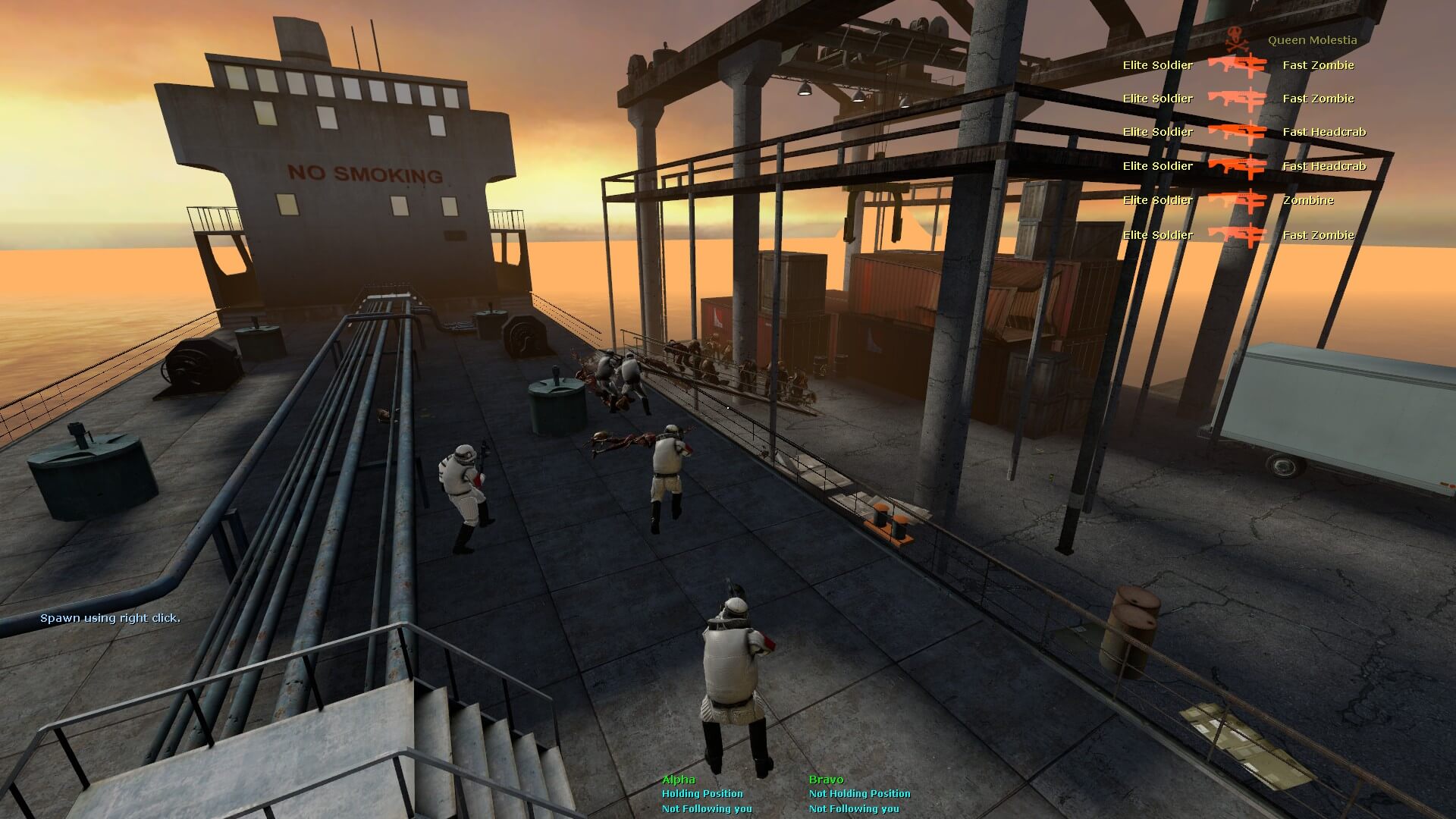The height and width of the screenshot is (819, 1456).
Task: Select the Alpha squad label
Action: [678, 779]
